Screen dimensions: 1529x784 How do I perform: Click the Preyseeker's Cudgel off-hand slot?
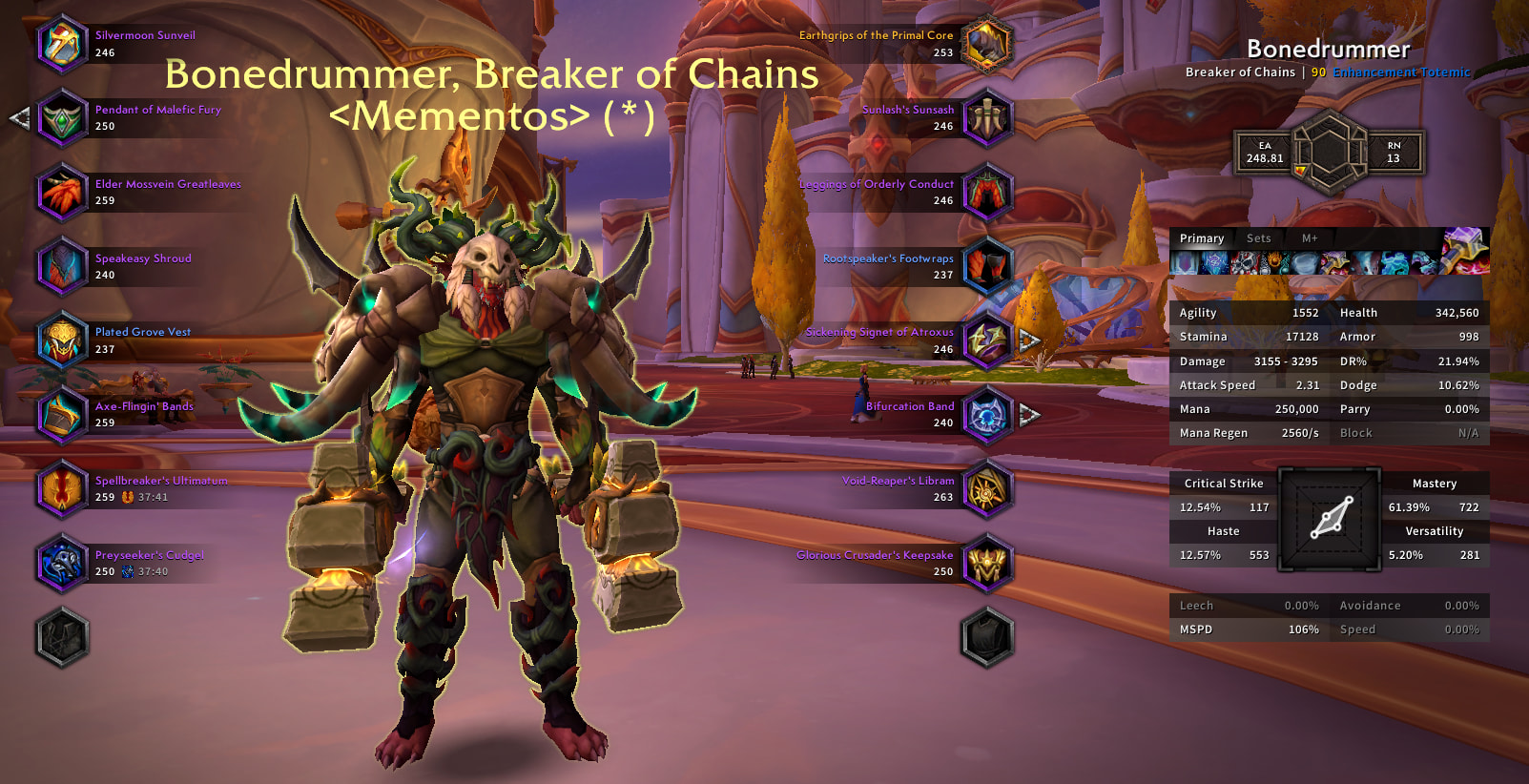point(62,563)
